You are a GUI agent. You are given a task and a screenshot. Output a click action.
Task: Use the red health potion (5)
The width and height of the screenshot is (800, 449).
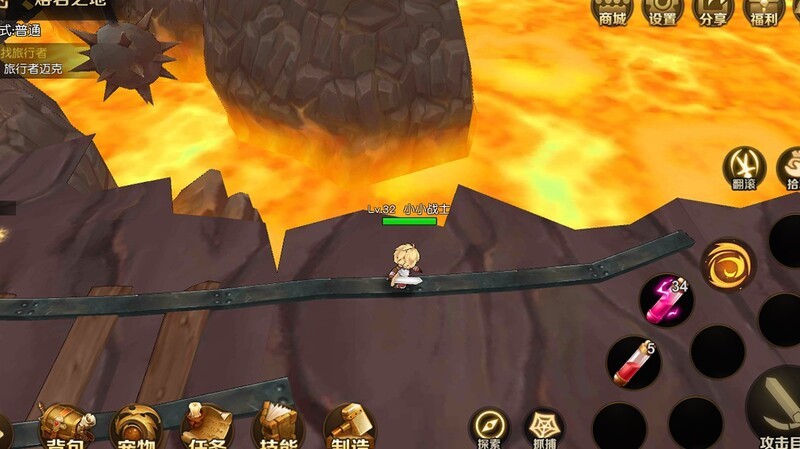633,361
